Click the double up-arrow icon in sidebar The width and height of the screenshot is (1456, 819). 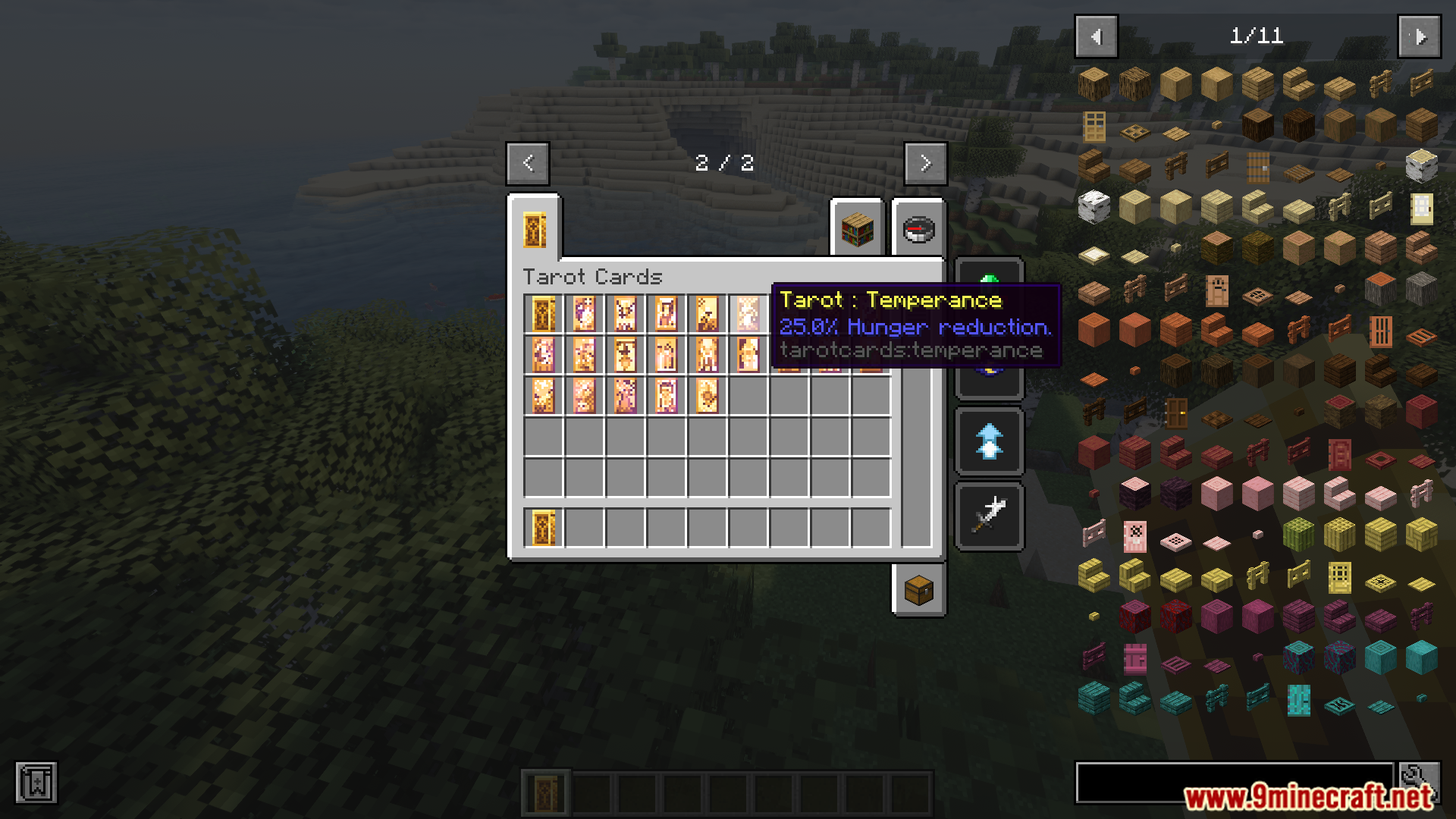(989, 441)
